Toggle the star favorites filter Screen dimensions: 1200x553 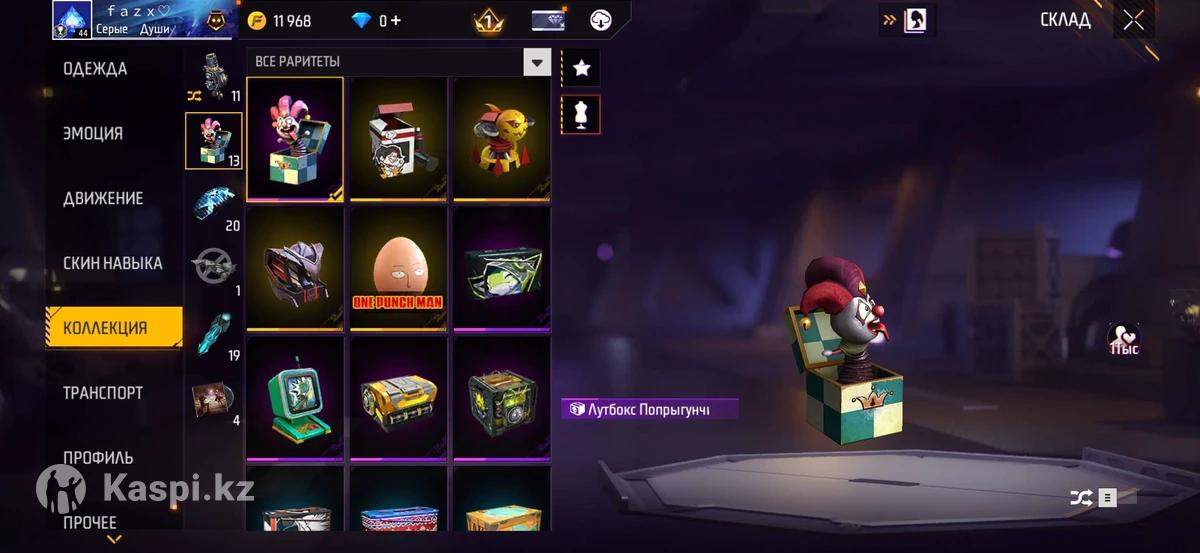point(581,68)
